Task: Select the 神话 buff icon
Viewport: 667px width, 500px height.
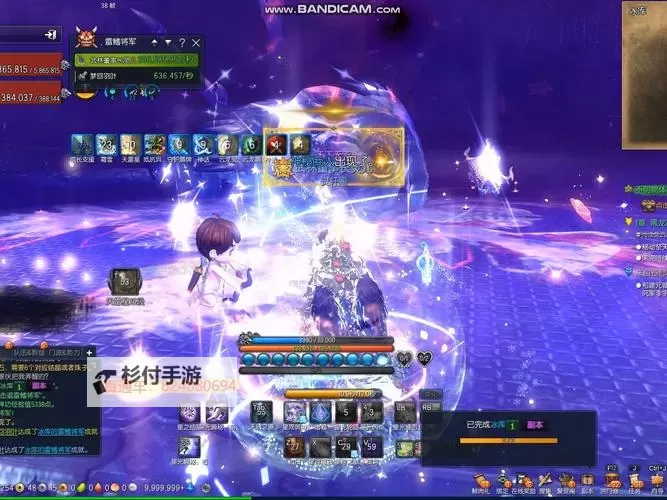Action: pos(203,145)
